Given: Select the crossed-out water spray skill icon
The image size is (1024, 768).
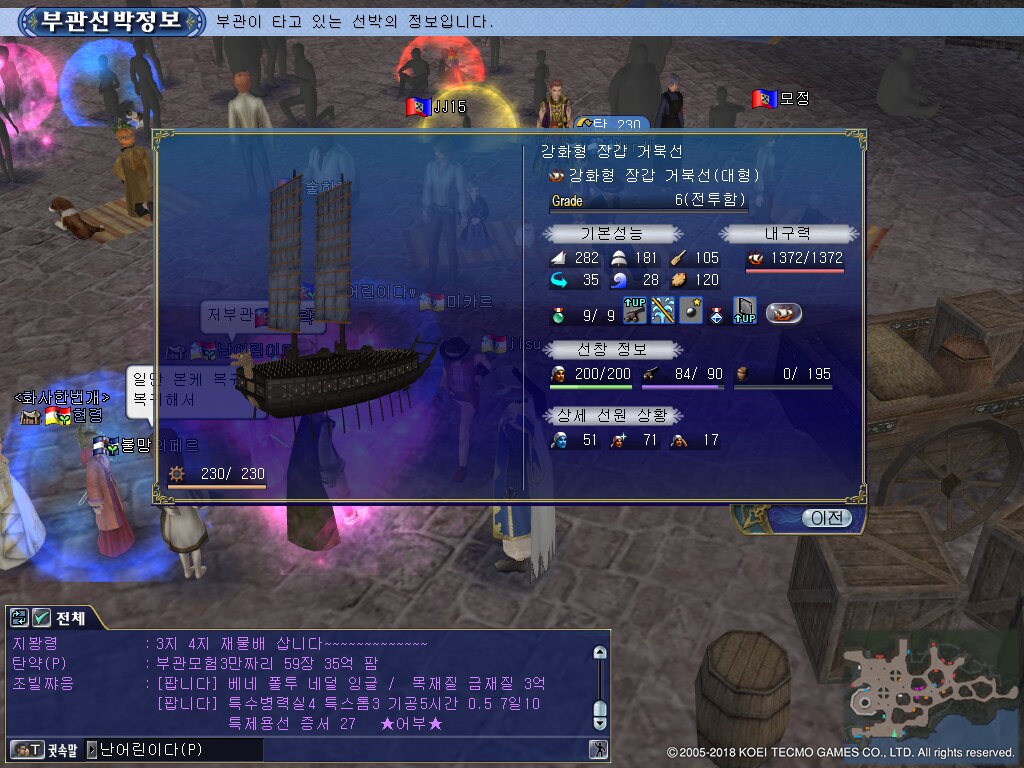Looking at the screenshot, I should (662, 312).
